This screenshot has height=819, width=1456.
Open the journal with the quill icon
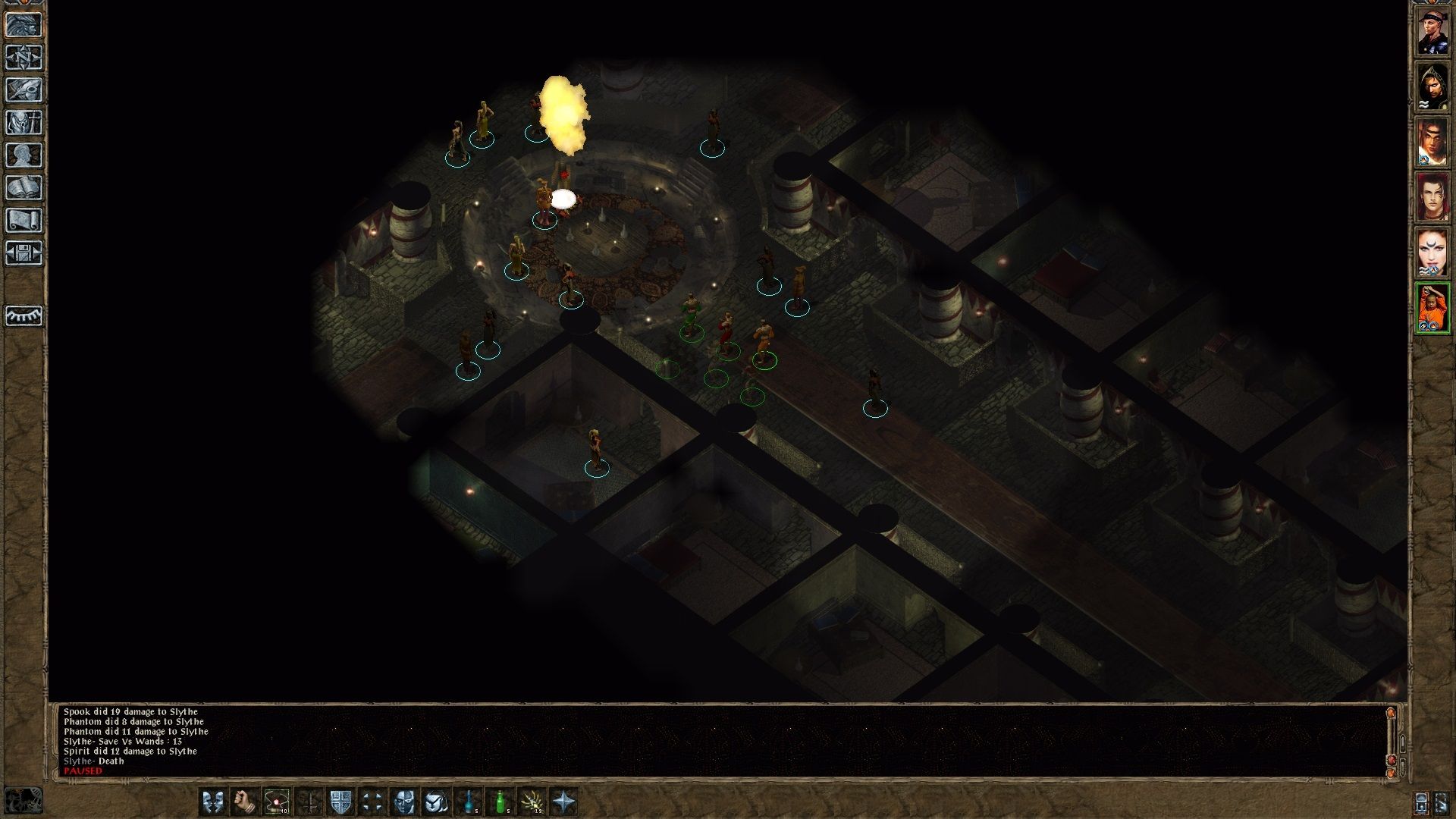pyautogui.click(x=24, y=90)
